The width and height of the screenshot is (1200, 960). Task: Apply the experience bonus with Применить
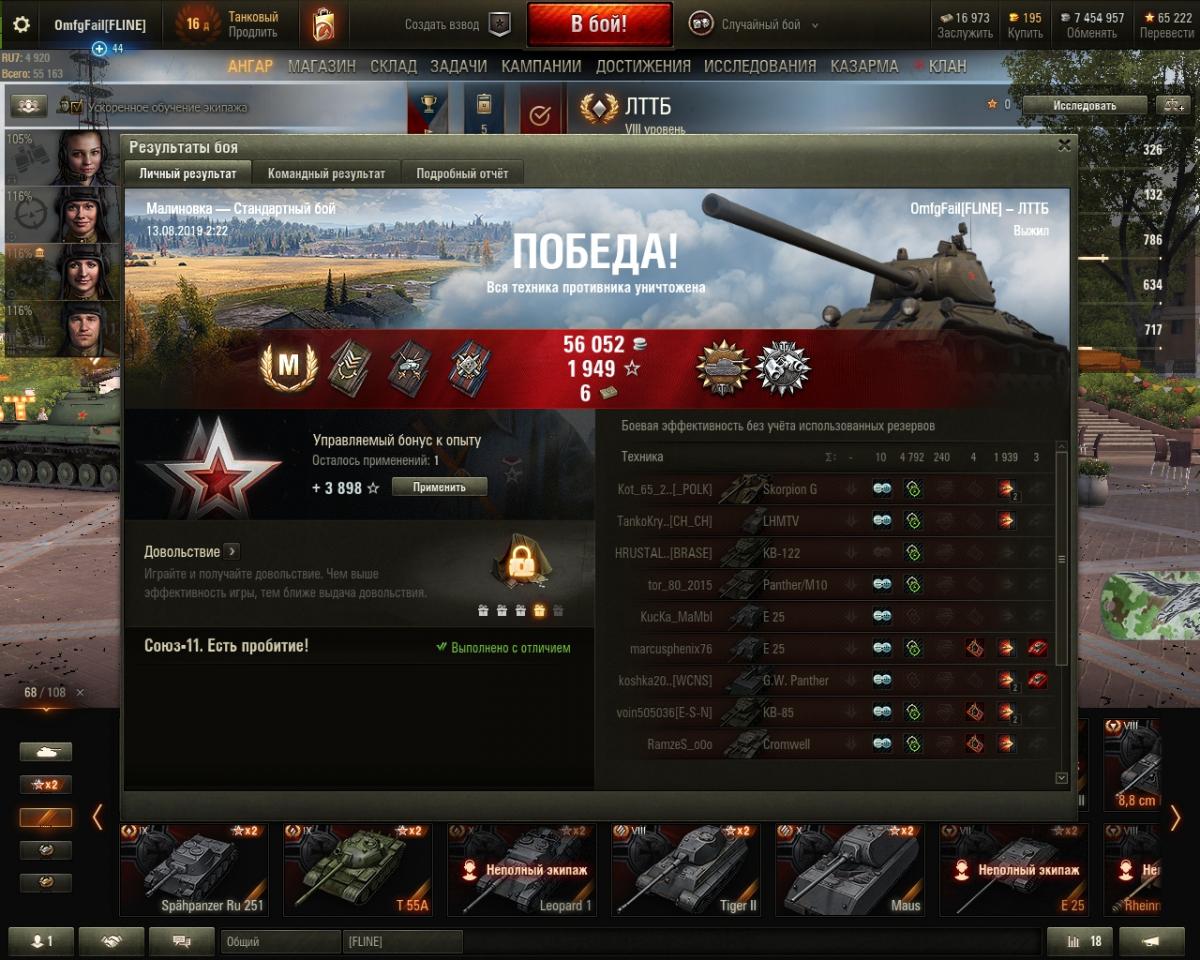click(439, 487)
